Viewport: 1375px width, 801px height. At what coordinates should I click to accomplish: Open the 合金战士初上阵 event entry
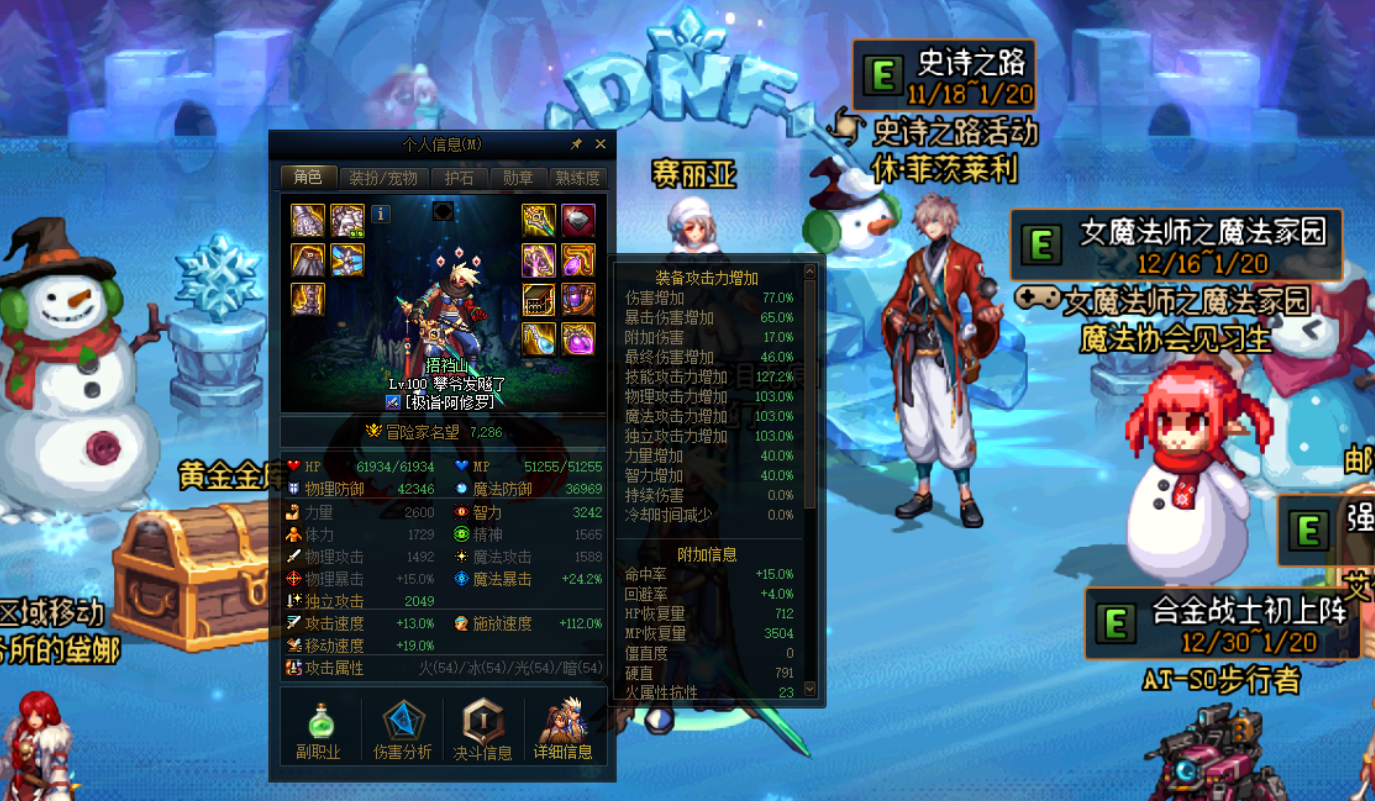point(1222,622)
